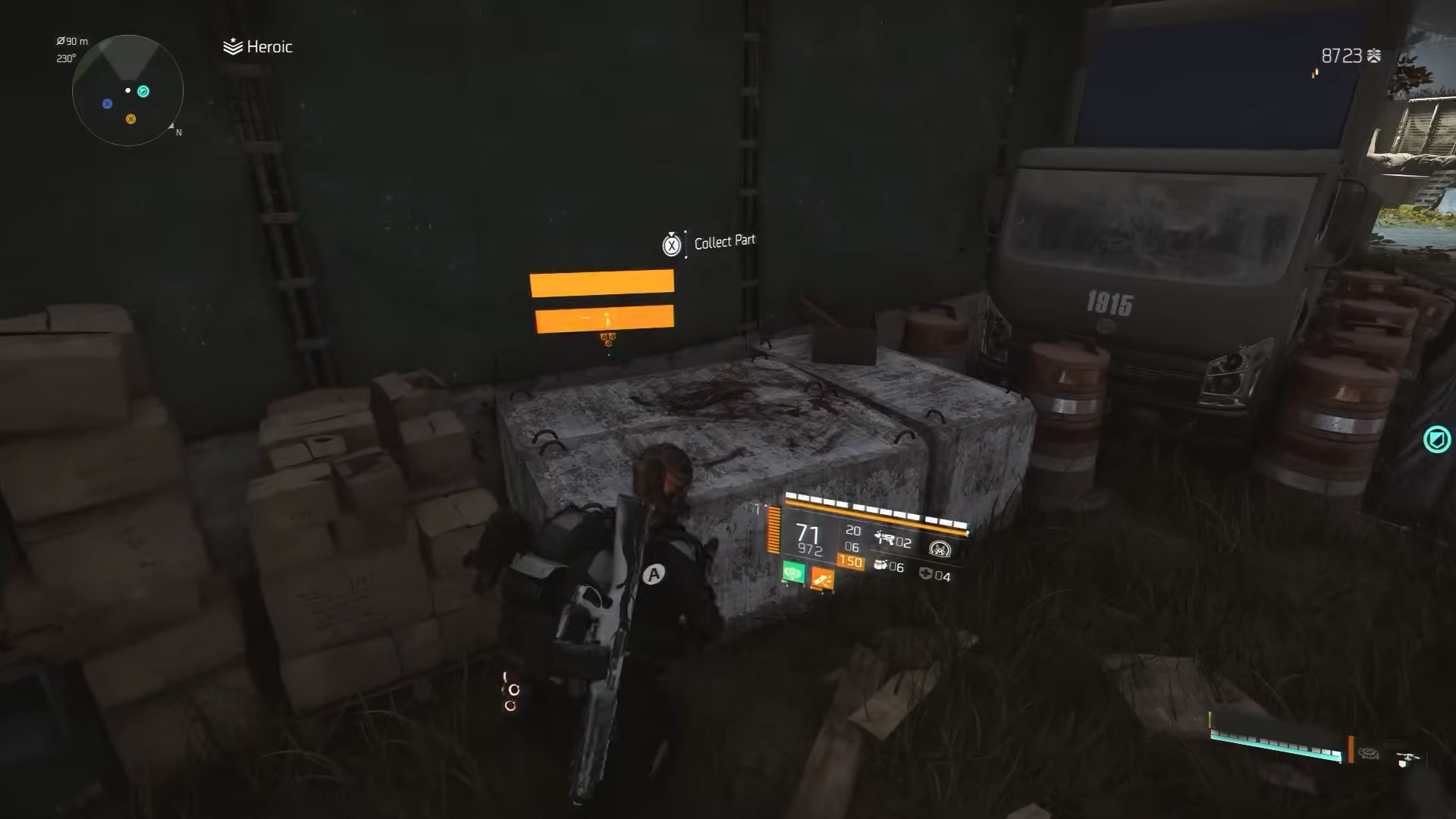The image size is (1456, 819).
Task: Select the signature weapon icon showing 02
Action: (884, 539)
